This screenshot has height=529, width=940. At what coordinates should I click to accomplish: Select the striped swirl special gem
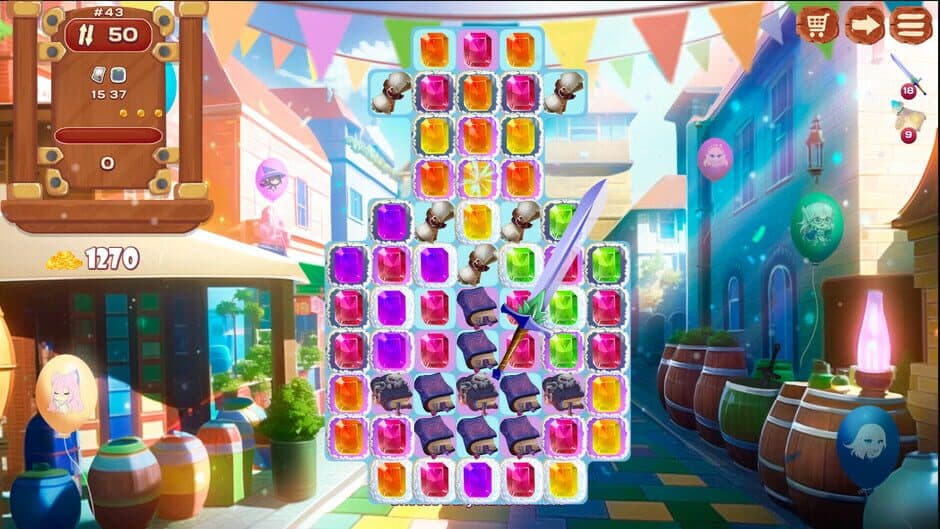click(478, 178)
